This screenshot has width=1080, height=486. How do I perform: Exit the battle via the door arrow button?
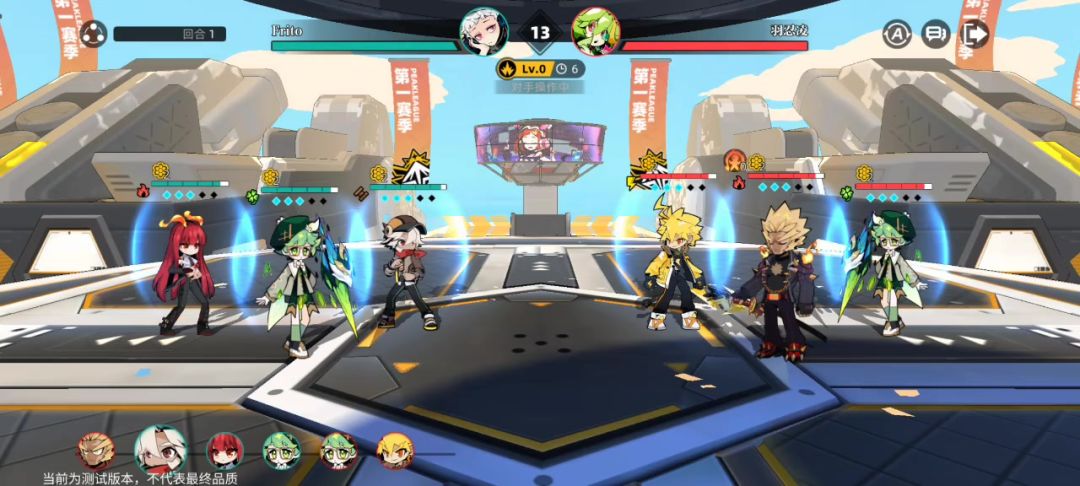tap(974, 34)
